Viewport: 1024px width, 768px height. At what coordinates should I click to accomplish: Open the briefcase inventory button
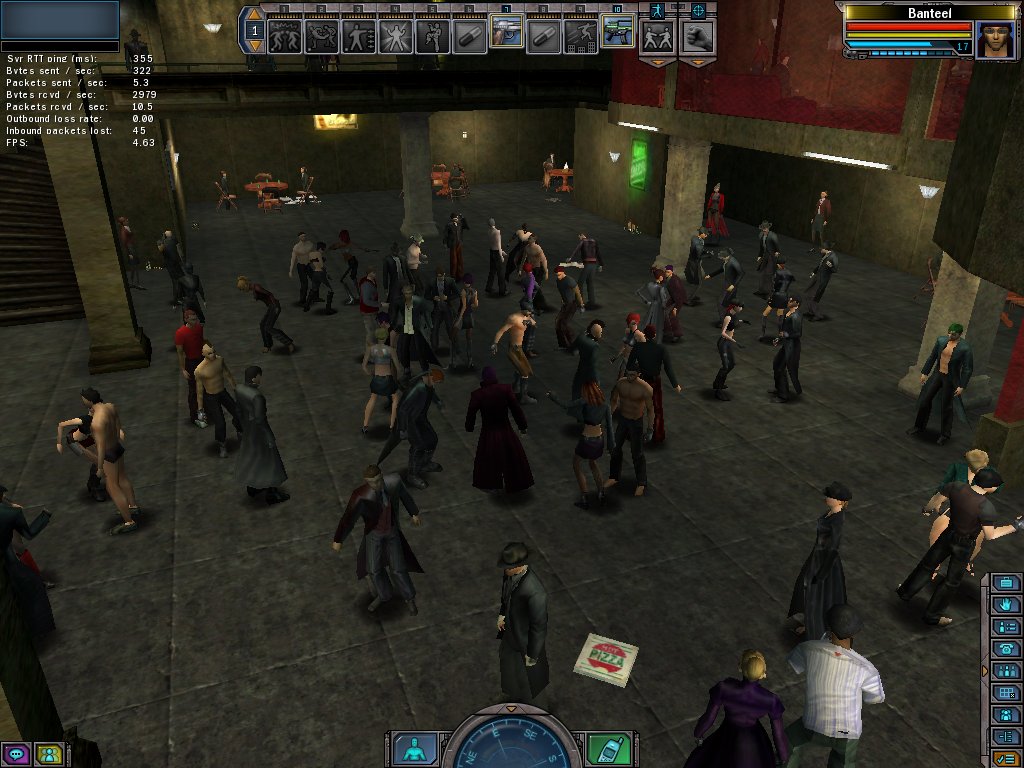click(1005, 583)
